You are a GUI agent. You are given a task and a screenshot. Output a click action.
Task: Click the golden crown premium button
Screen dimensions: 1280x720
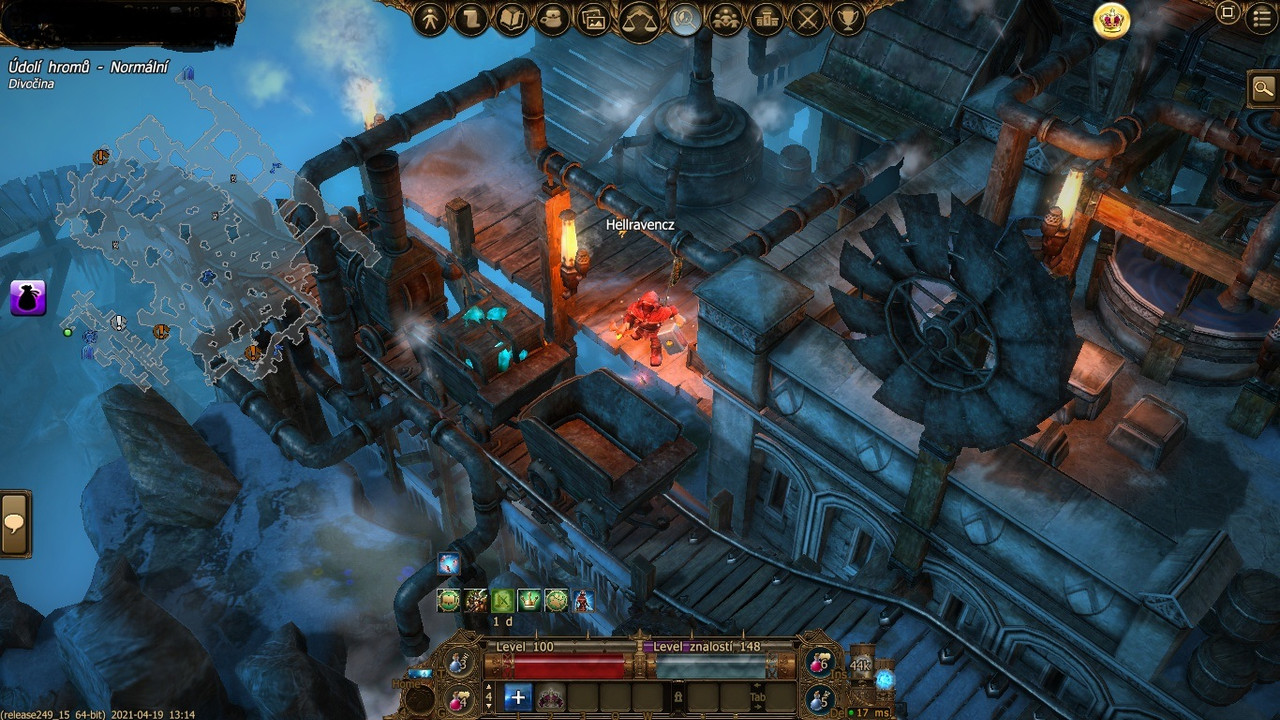pos(1111,20)
